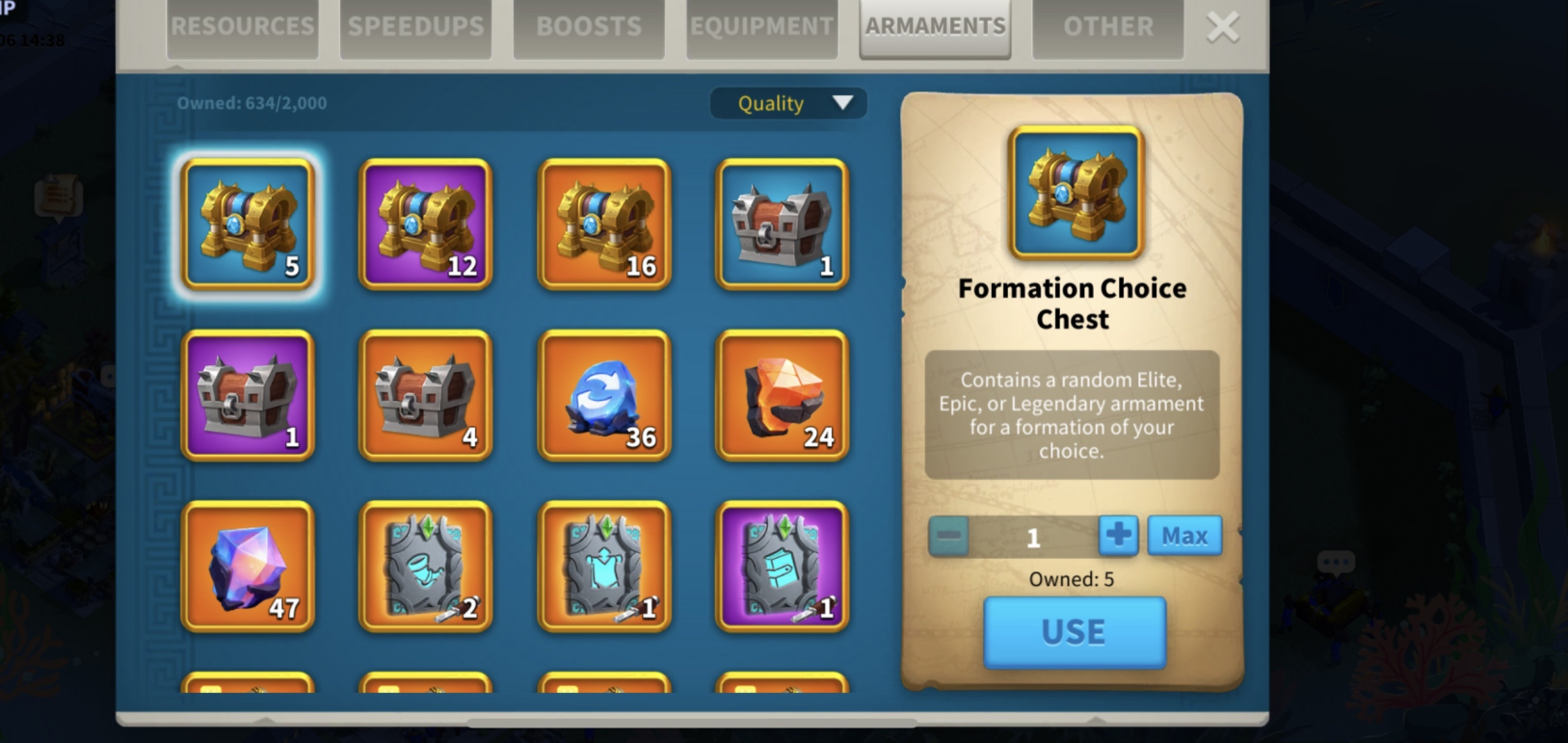Select the purple iron chest slot
This screenshot has height=743, width=1568.
[248, 395]
